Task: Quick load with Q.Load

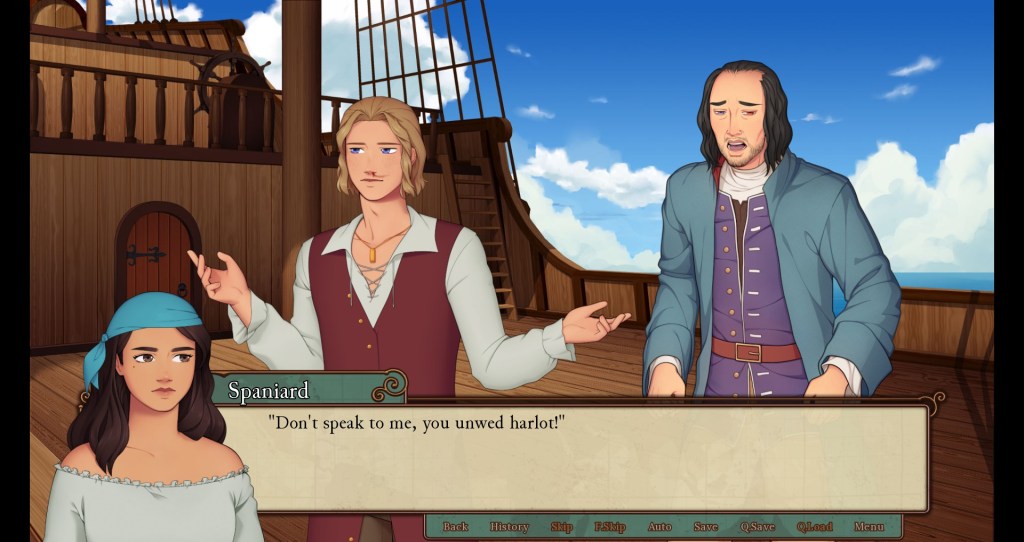Action: 815,527
